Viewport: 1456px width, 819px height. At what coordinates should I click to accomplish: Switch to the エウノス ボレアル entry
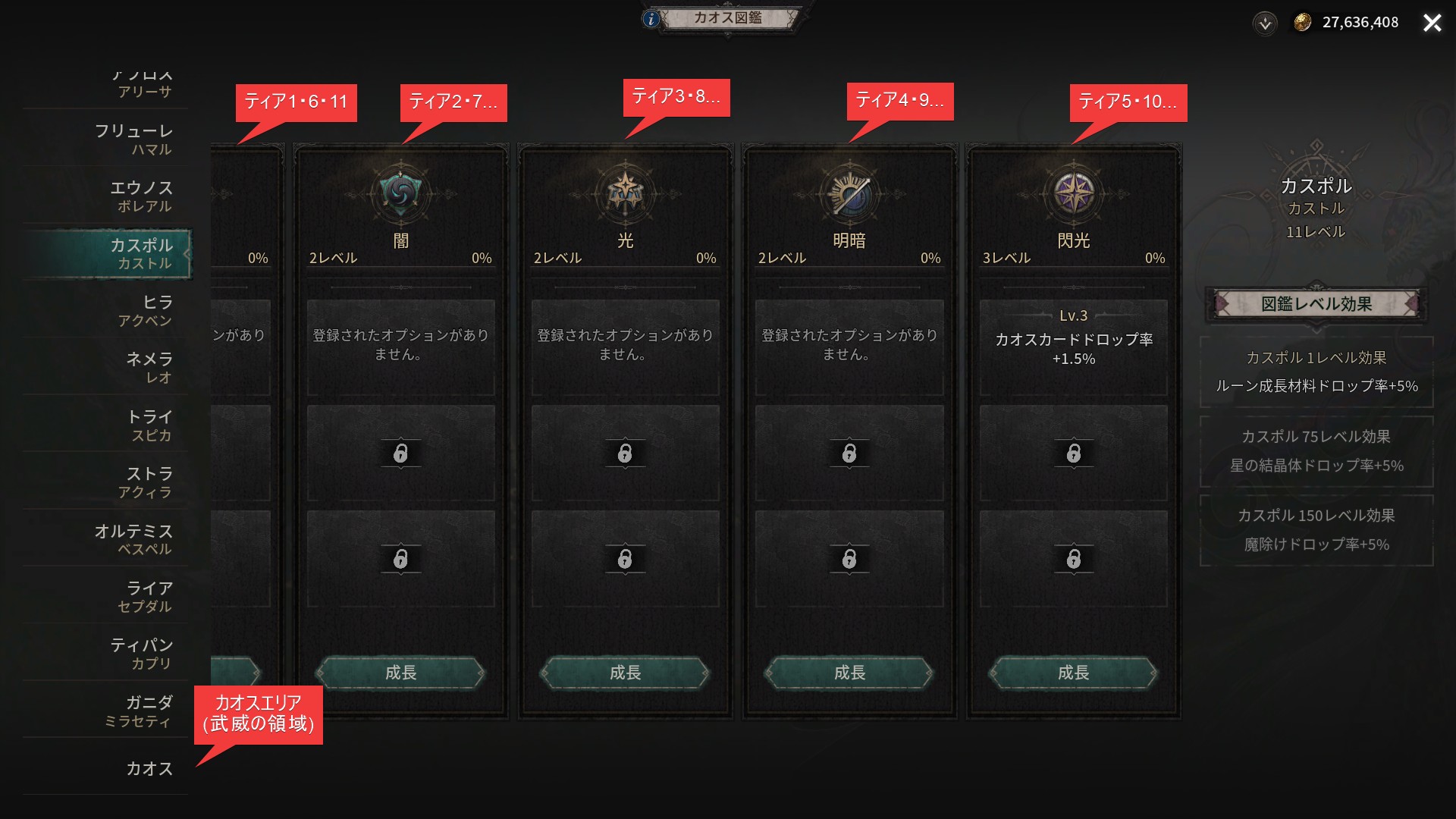click(x=142, y=196)
